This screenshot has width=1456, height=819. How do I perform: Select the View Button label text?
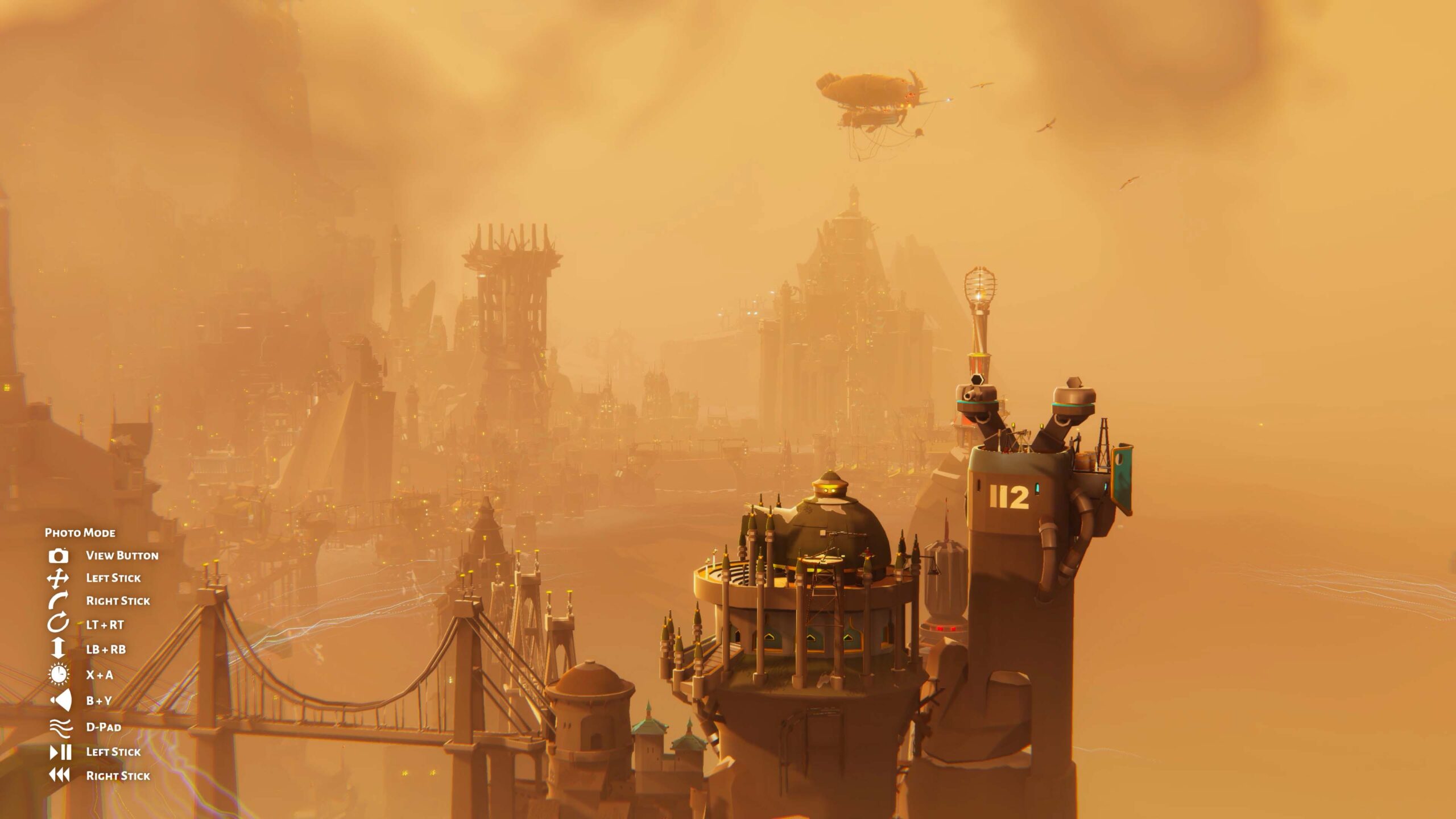tap(122, 556)
